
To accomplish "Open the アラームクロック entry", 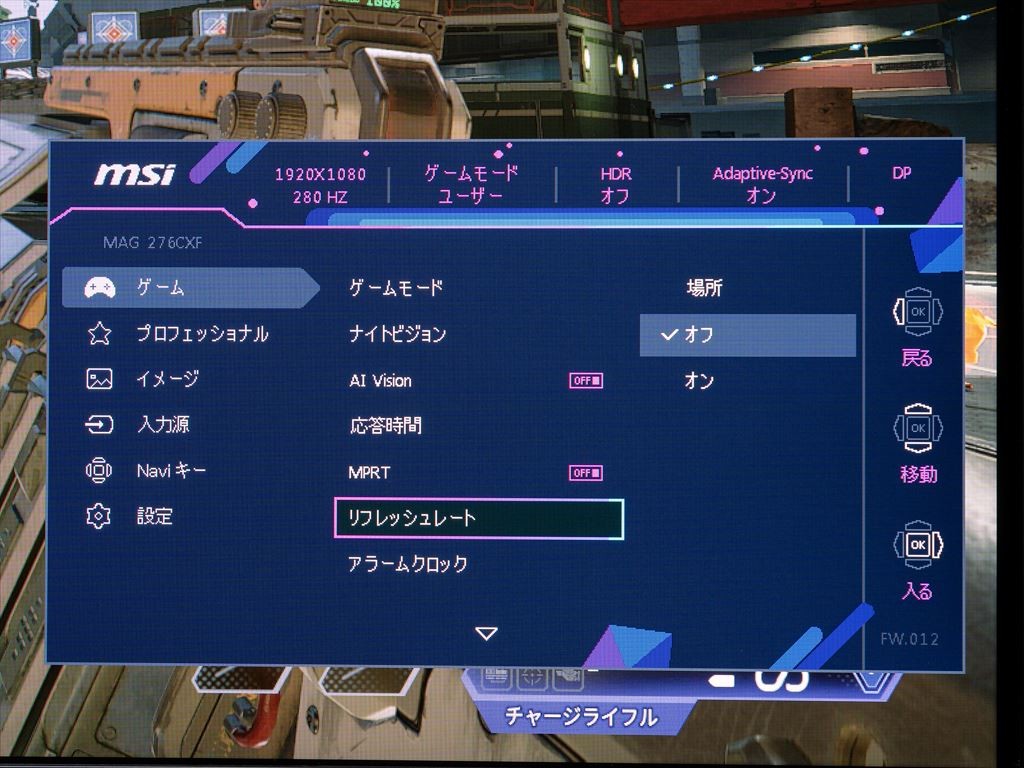I will (x=407, y=564).
